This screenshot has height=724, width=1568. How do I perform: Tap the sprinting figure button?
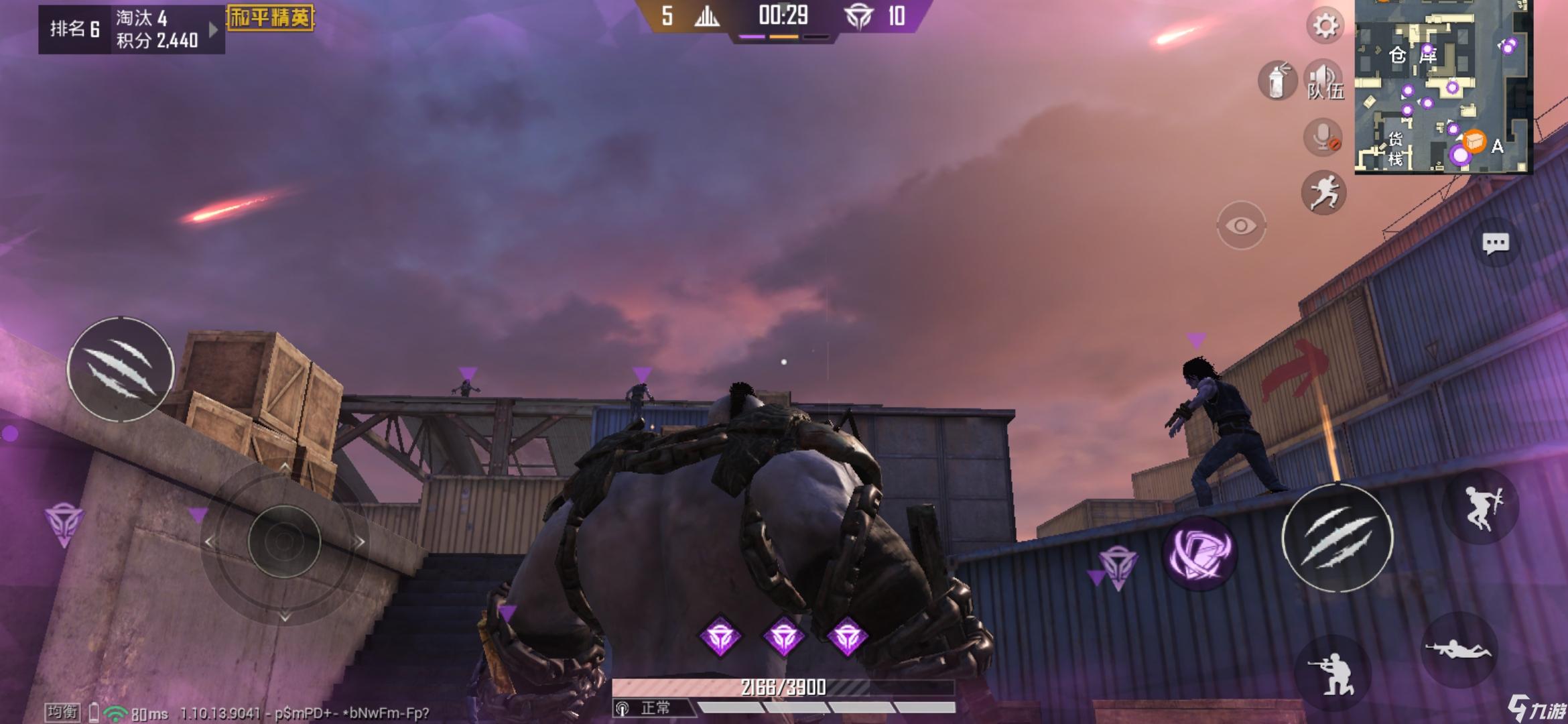pyautogui.click(x=1323, y=192)
